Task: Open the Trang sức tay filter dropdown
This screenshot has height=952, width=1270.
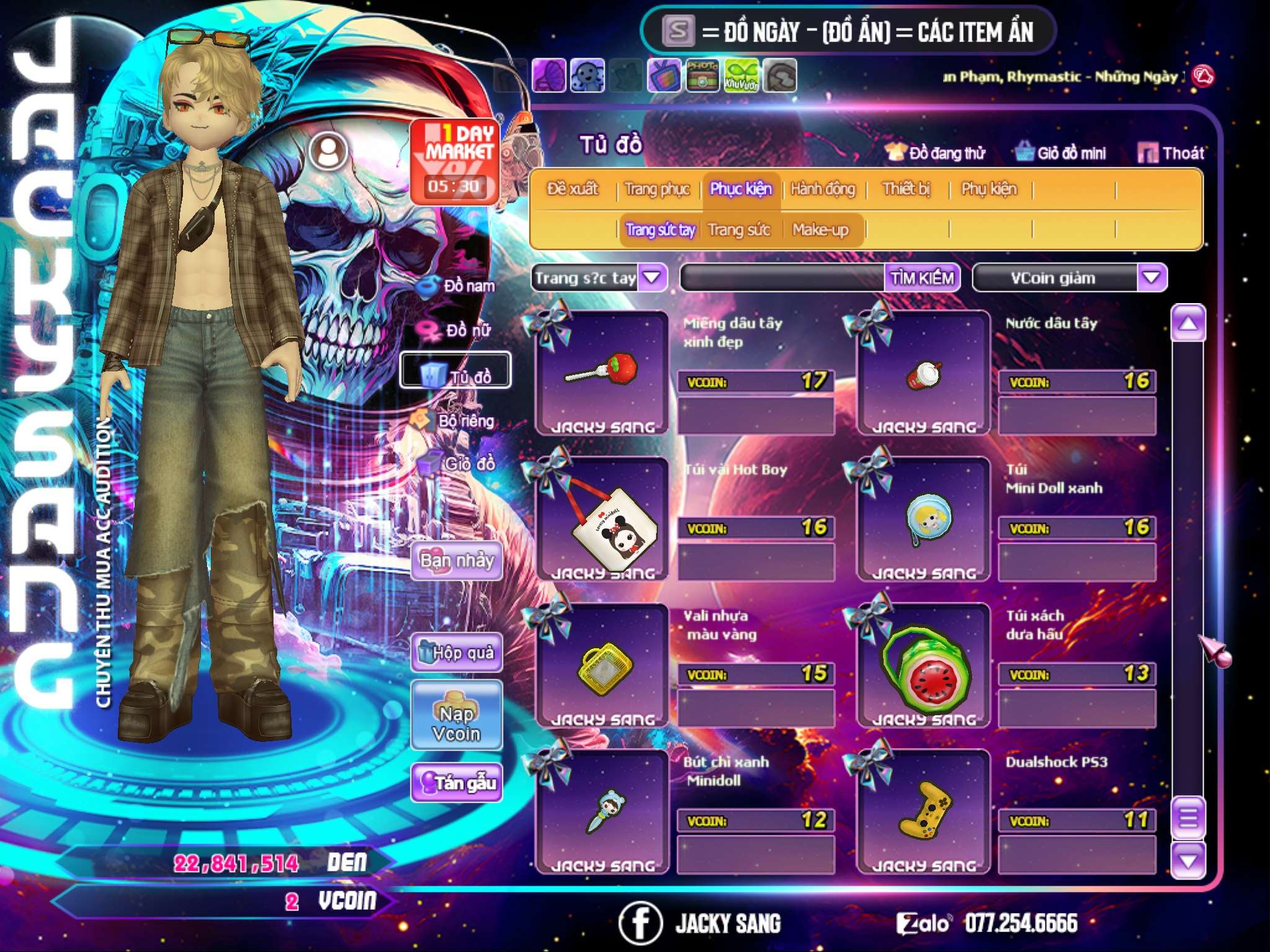Action: [652, 278]
